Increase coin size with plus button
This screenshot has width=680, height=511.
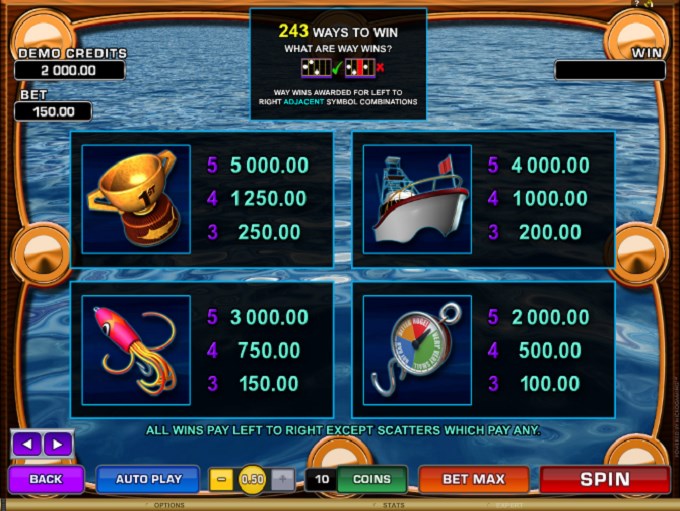[x=283, y=479]
